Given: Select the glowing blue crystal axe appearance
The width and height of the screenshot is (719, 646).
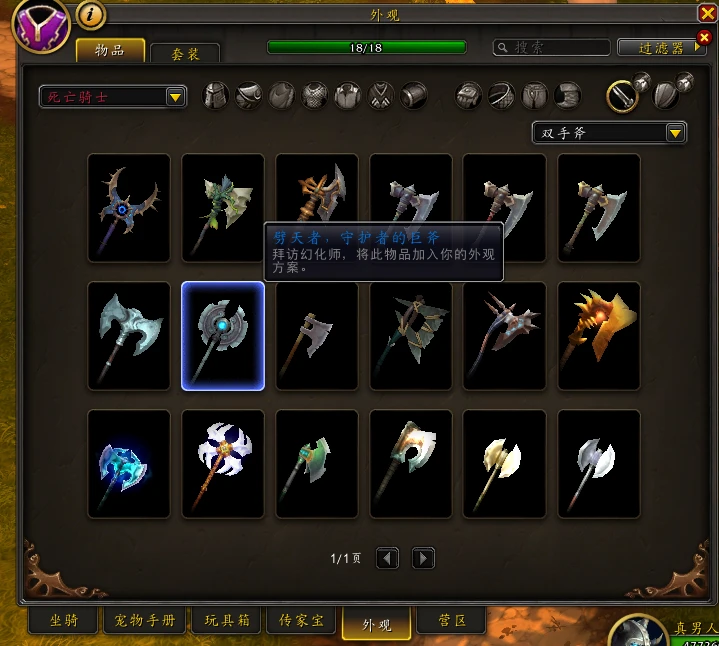Looking at the screenshot, I should 128,463.
